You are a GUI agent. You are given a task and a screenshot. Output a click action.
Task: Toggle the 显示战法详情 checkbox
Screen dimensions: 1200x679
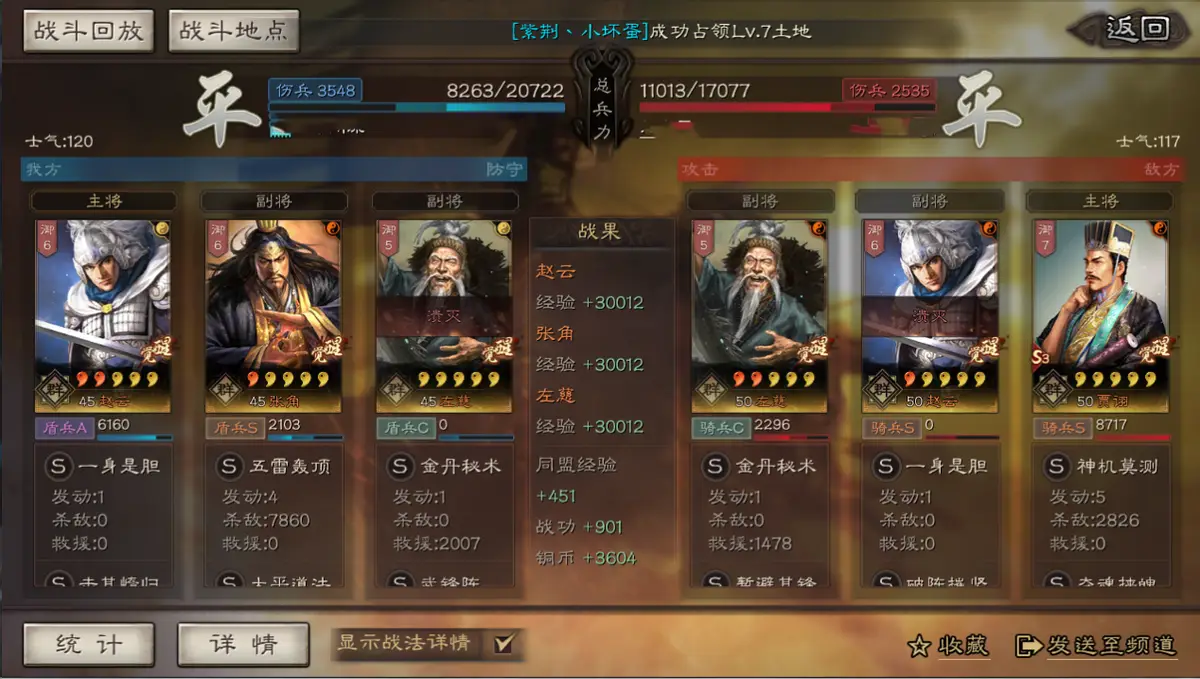504,644
